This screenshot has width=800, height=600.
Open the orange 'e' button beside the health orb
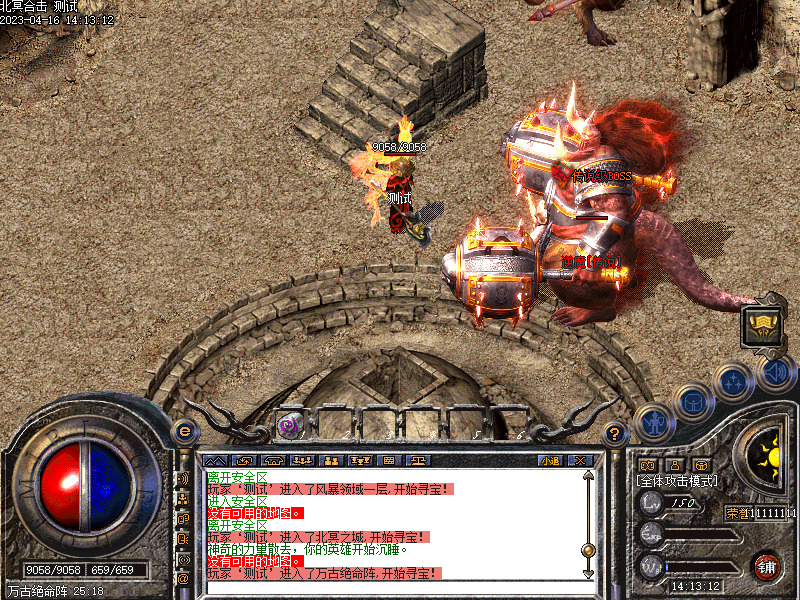[x=183, y=431]
